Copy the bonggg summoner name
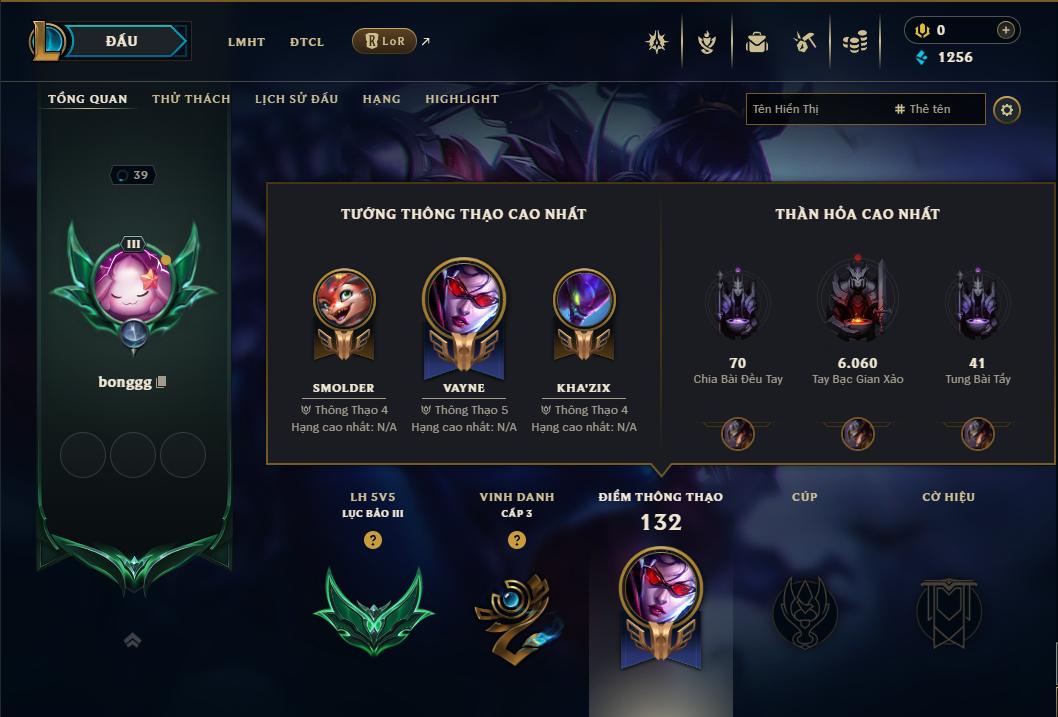 coord(161,382)
